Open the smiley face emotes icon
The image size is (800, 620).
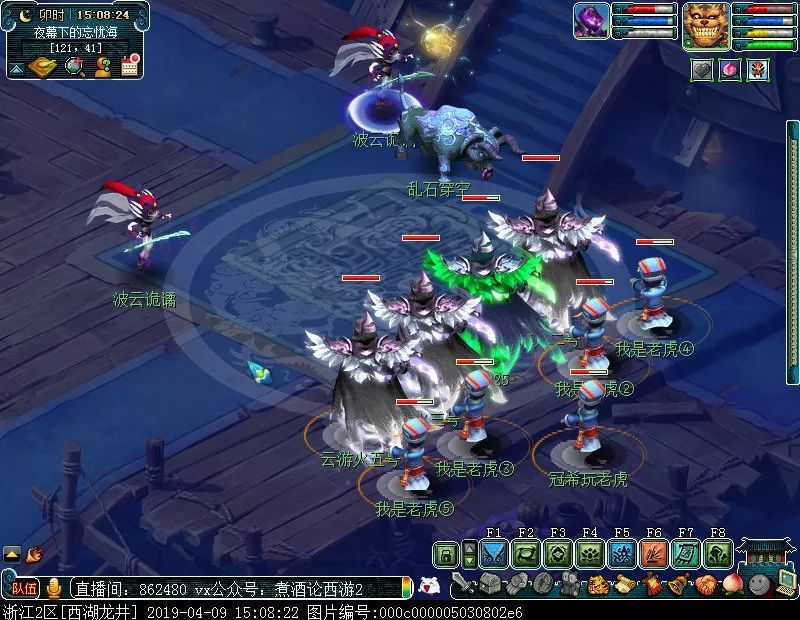pos(759,584)
